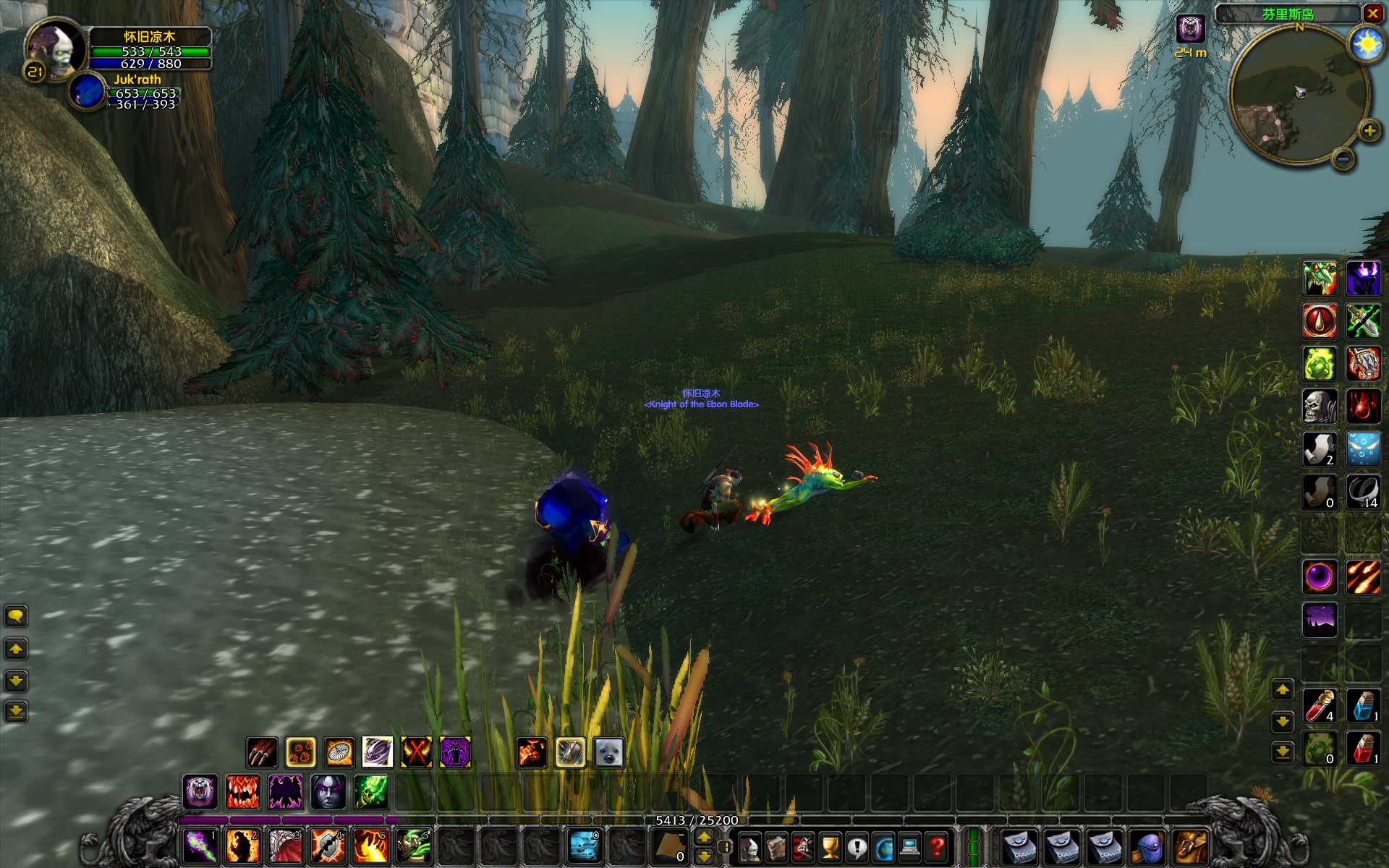The height and width of the screenshot is (868, 1389).
Task: Use the blue mana potion slot
Action: coord(1362,705)
